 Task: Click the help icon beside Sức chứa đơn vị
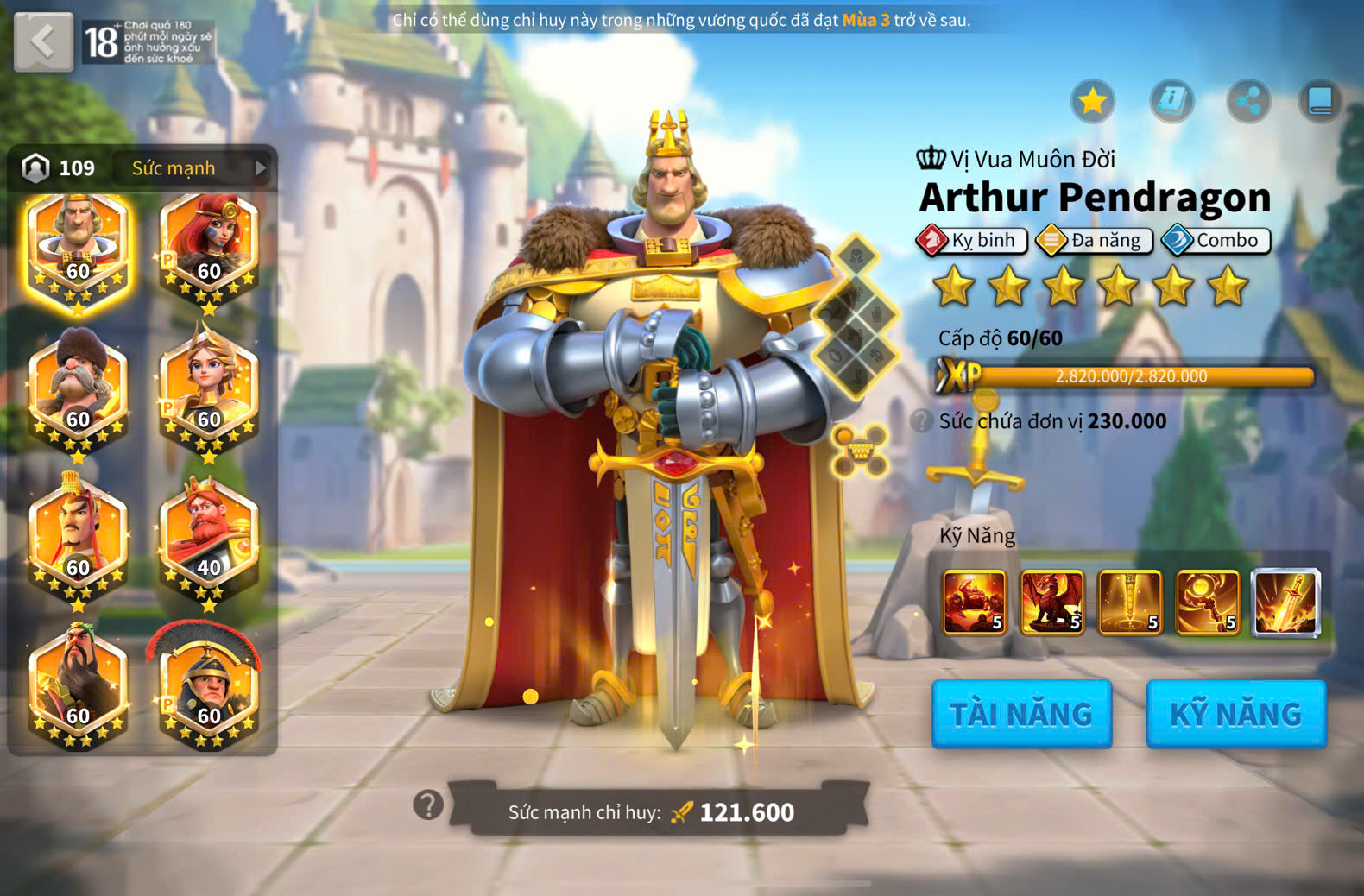921,421
